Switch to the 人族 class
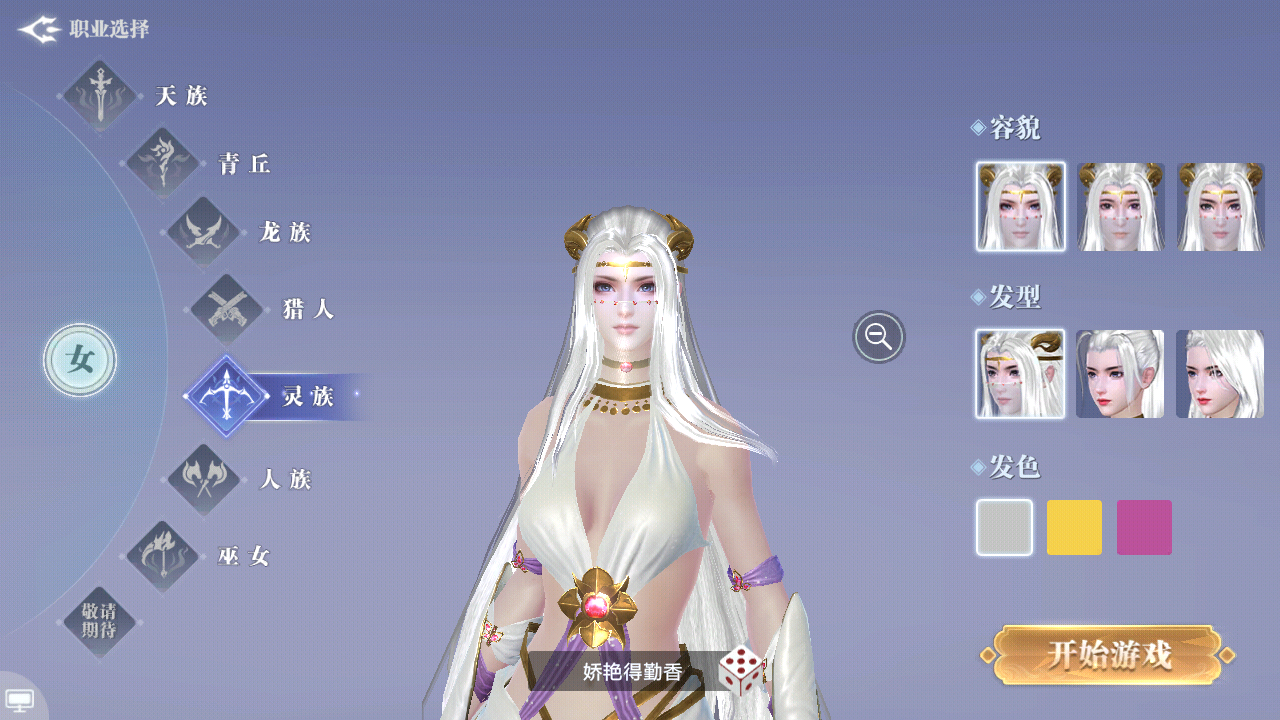The image size is (1280, 720). pos(205,480)
